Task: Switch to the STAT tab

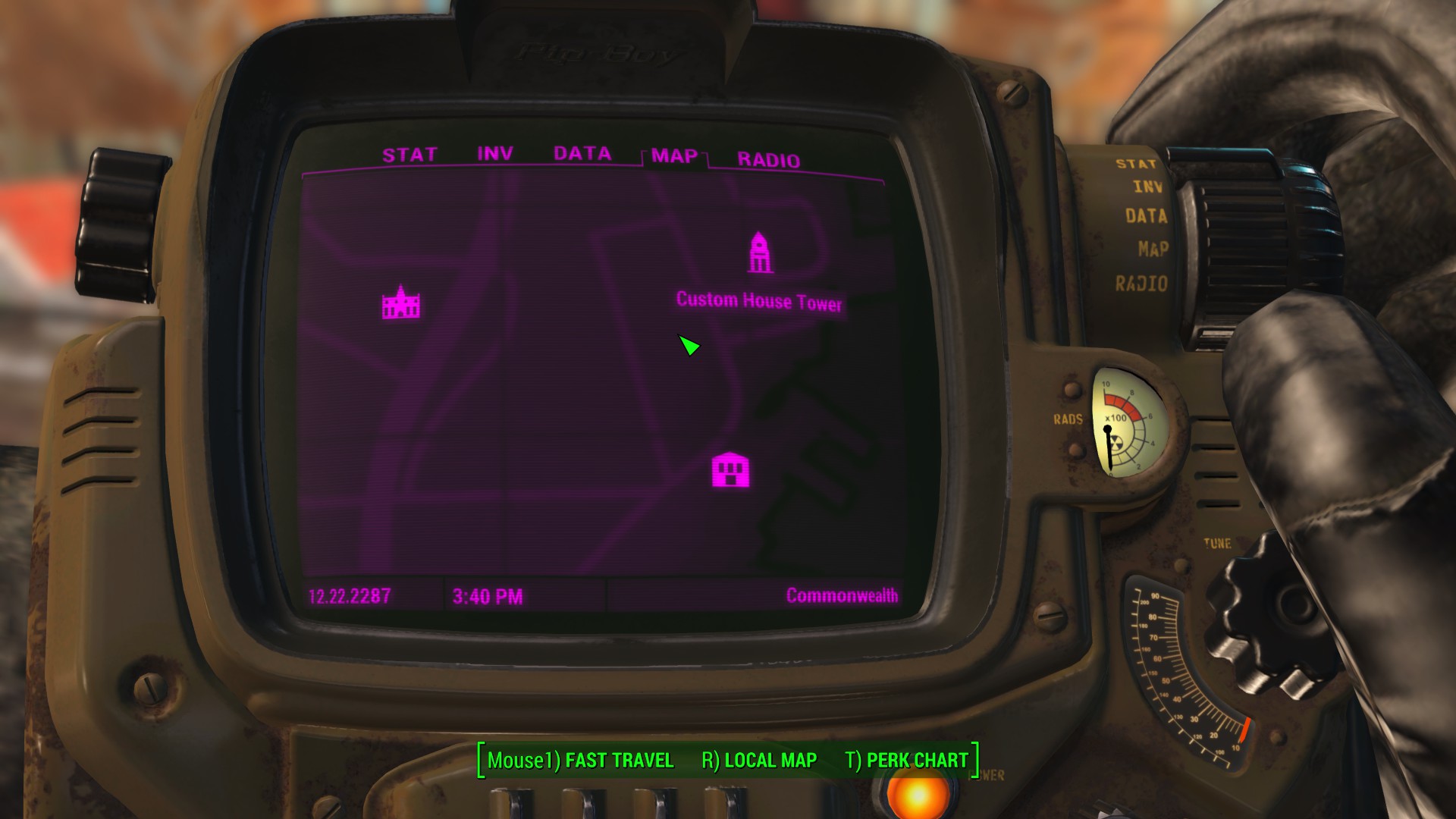Action: (x=409, y=155)
